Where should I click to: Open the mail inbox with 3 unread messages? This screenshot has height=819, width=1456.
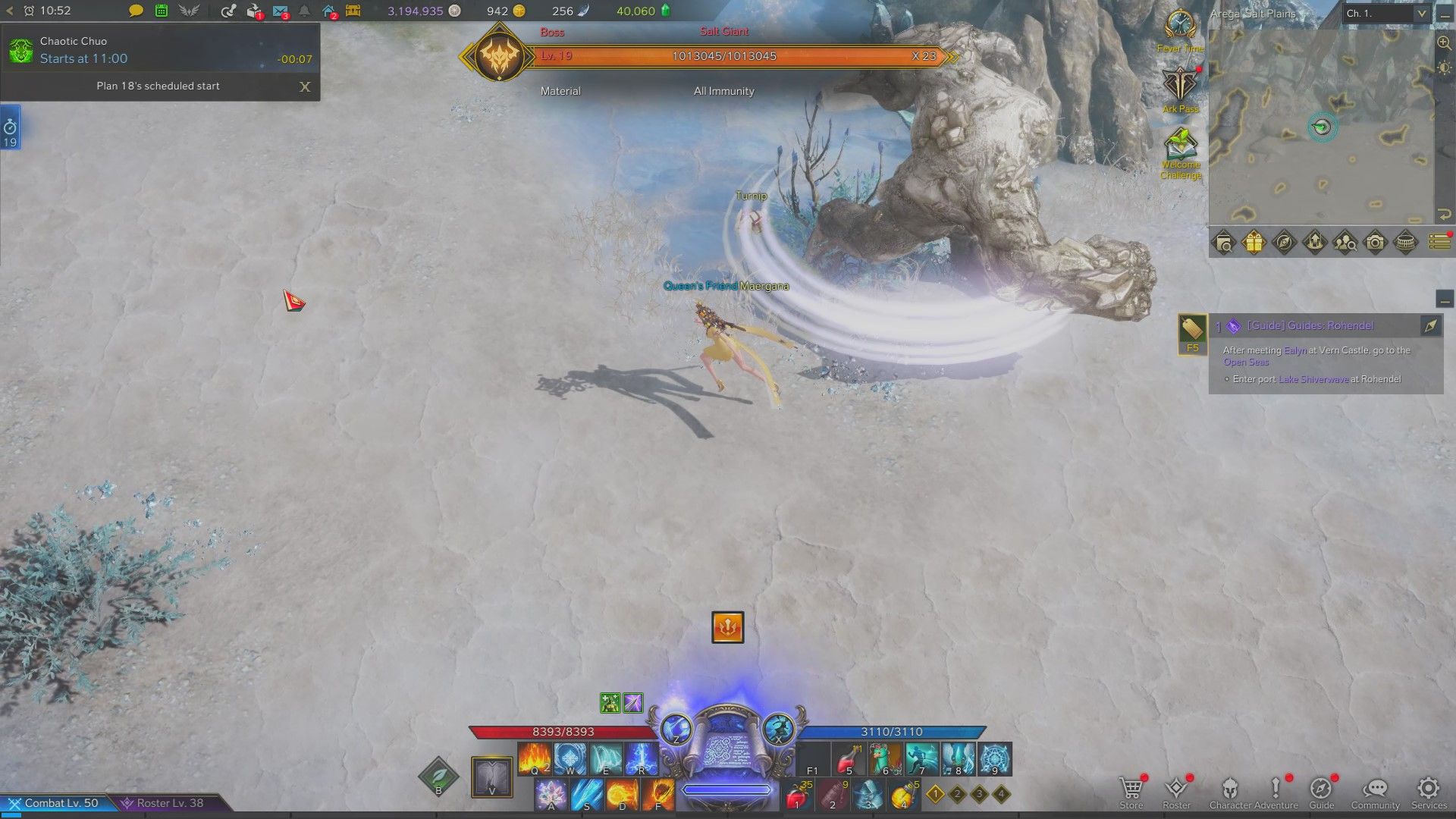(280, 11)
